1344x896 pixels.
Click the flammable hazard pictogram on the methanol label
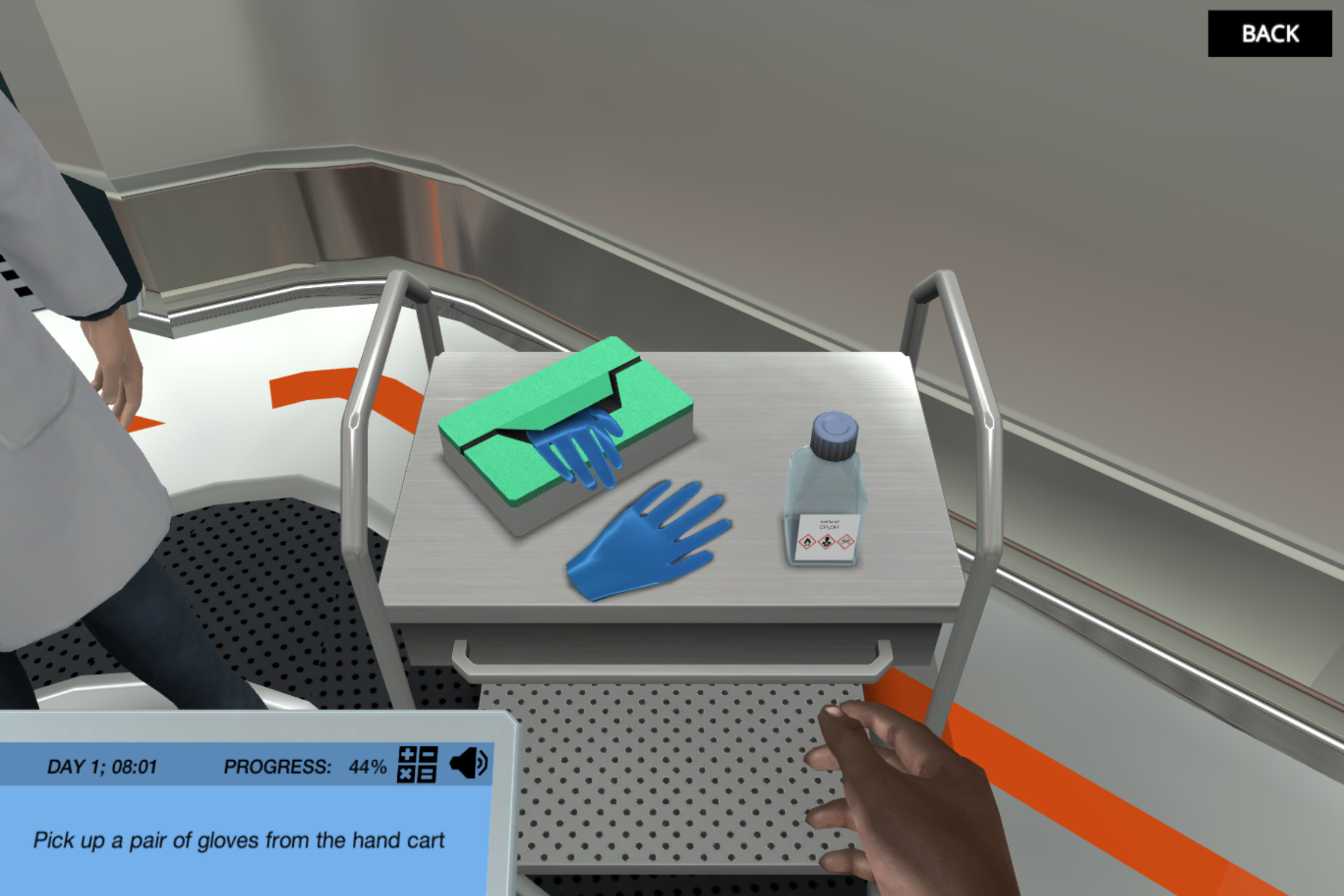coord(807,542)
